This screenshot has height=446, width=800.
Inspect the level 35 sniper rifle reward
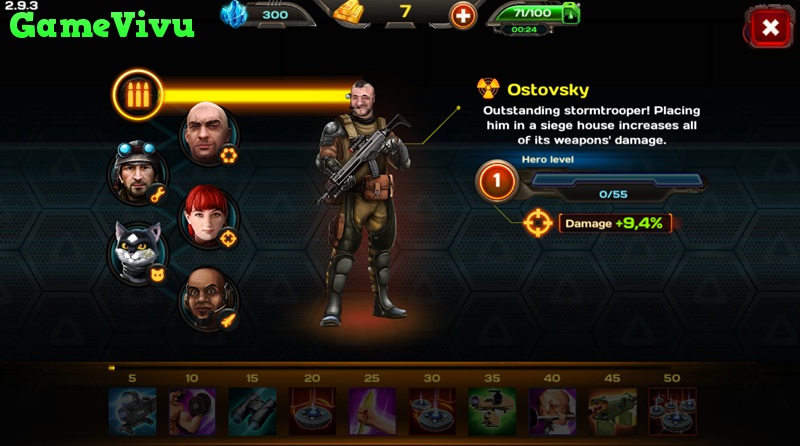pyautogui.click(x=492, y=411)
